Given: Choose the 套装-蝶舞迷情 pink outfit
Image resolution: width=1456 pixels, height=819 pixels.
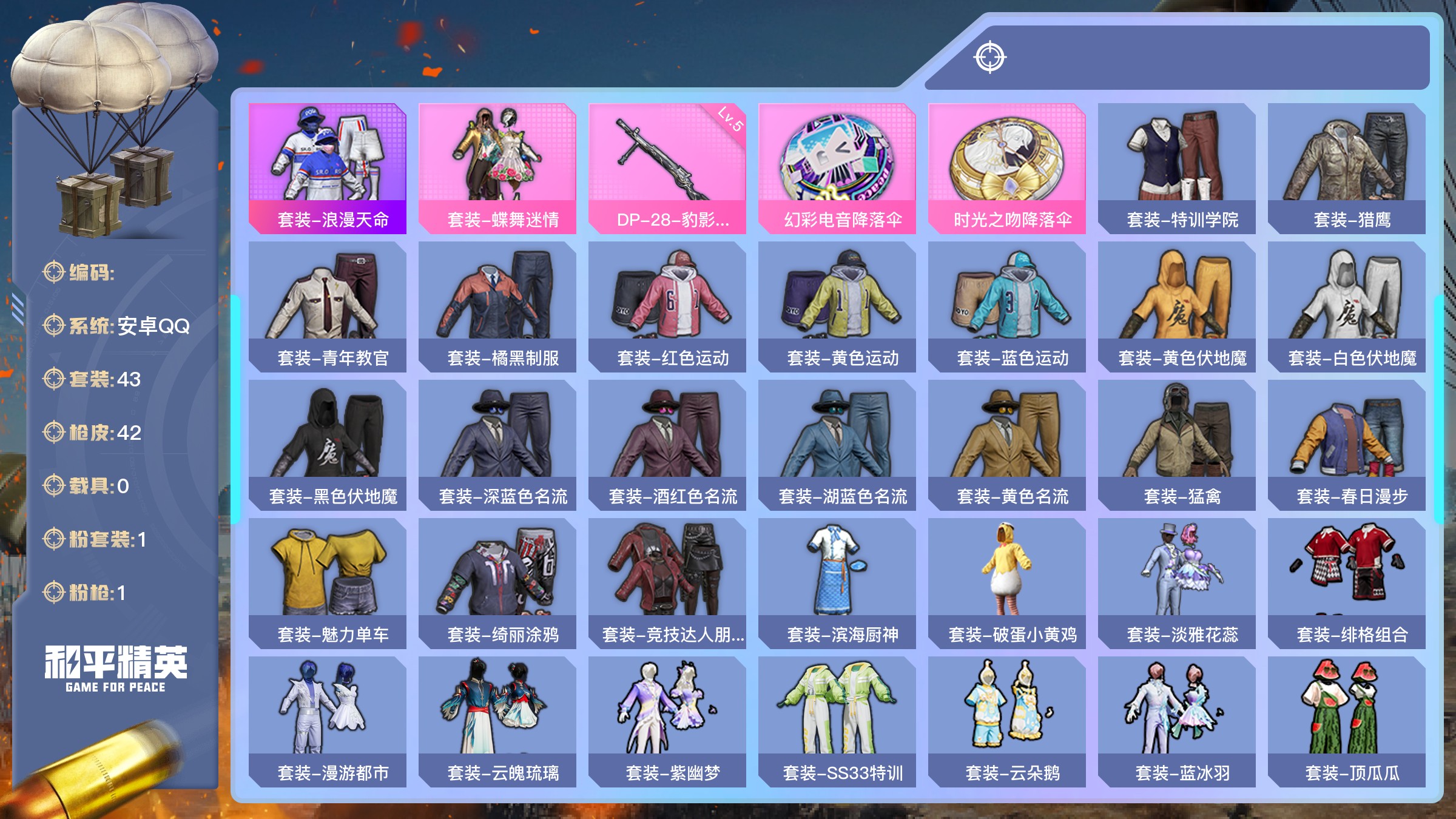Looking at the screenshot, I should [x=497, y=168].
